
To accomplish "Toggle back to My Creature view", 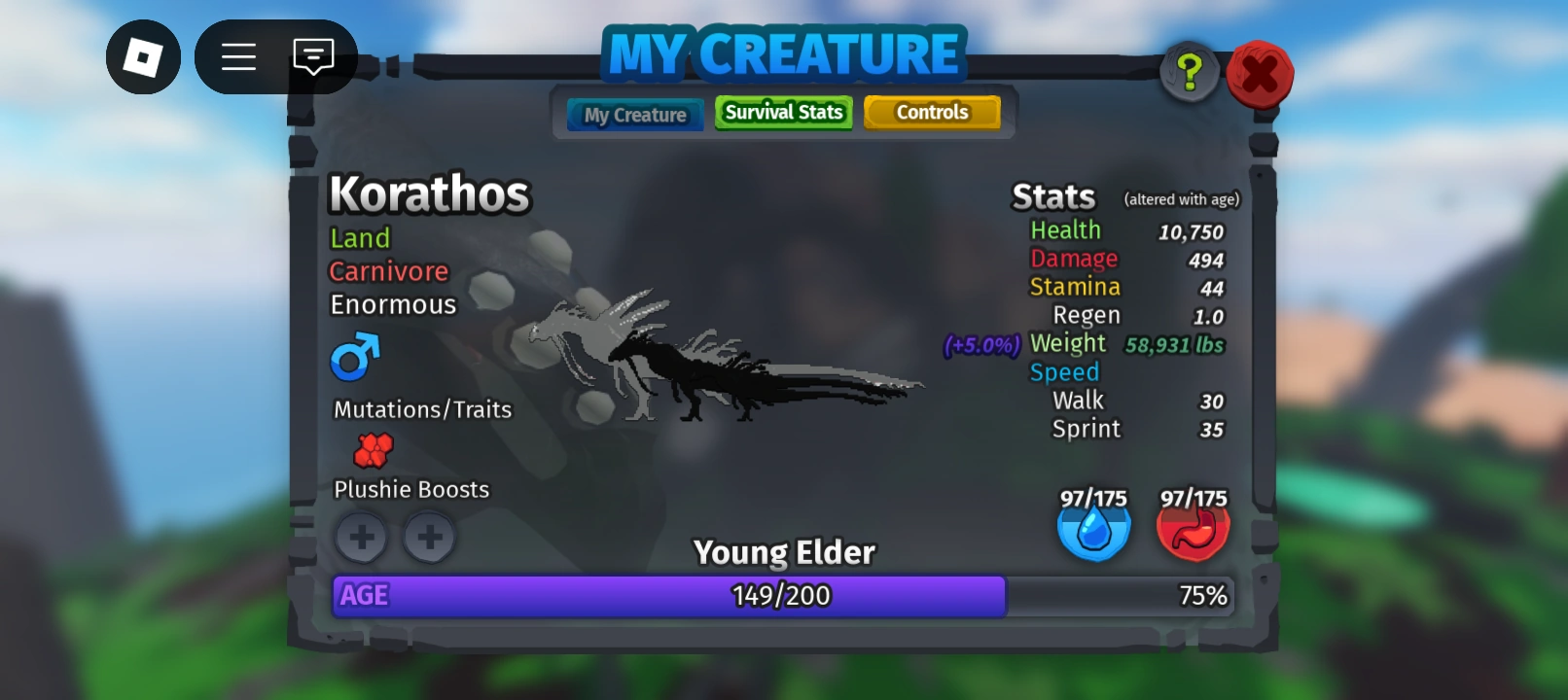I will click(x=634, y=115).
